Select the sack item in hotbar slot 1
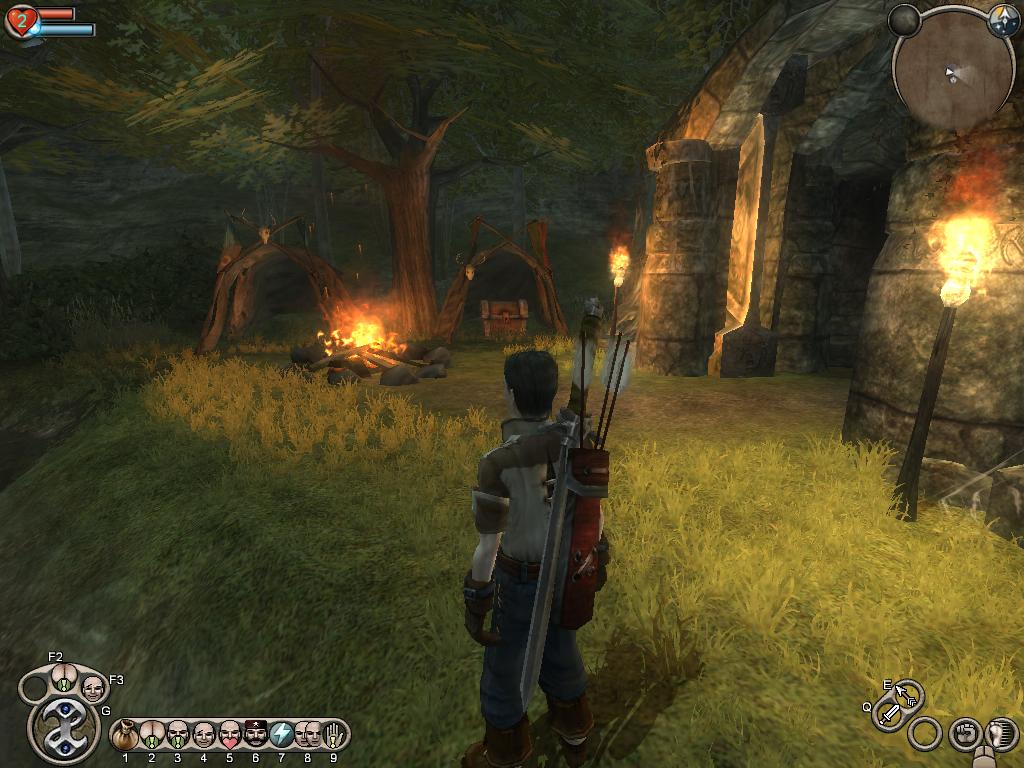Image resolution: width=1024 pixels, height=768 pixels. tap(125, 735)
